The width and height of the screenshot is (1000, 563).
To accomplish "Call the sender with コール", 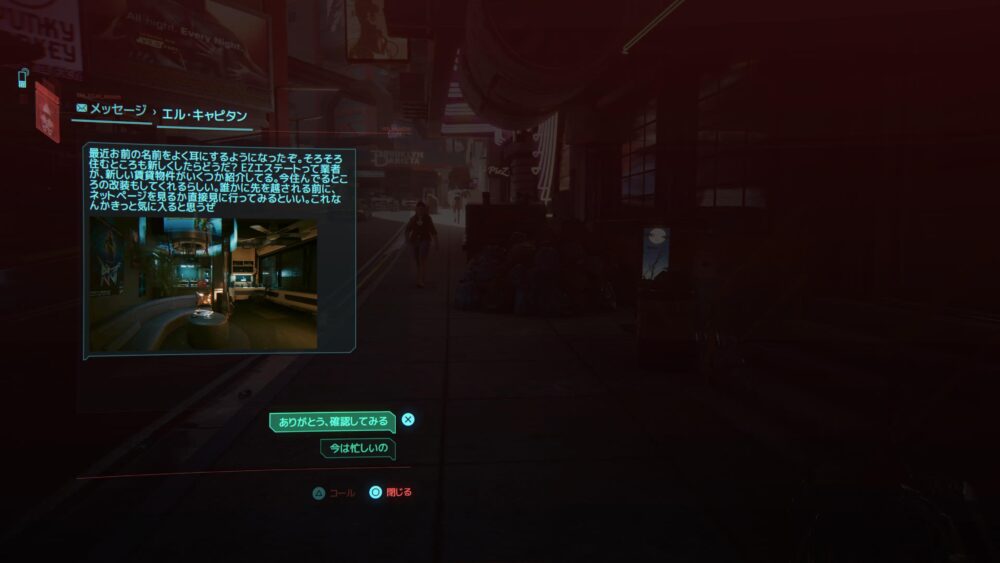I will tap(334, 493).
